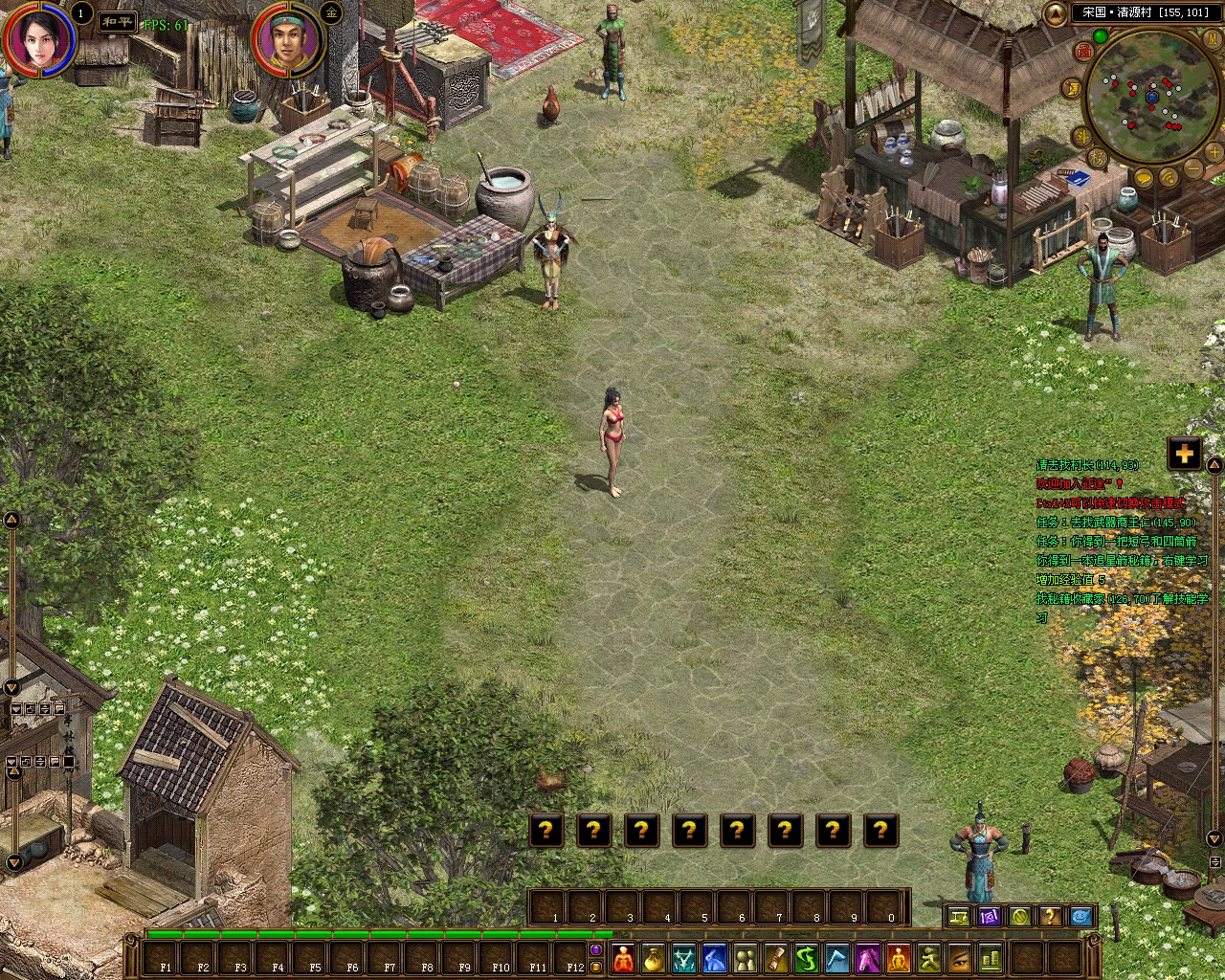Open the scroll quest icon
Image resolution: width=1225 pixels, height=980 pixels.
[x=775, y=957]
